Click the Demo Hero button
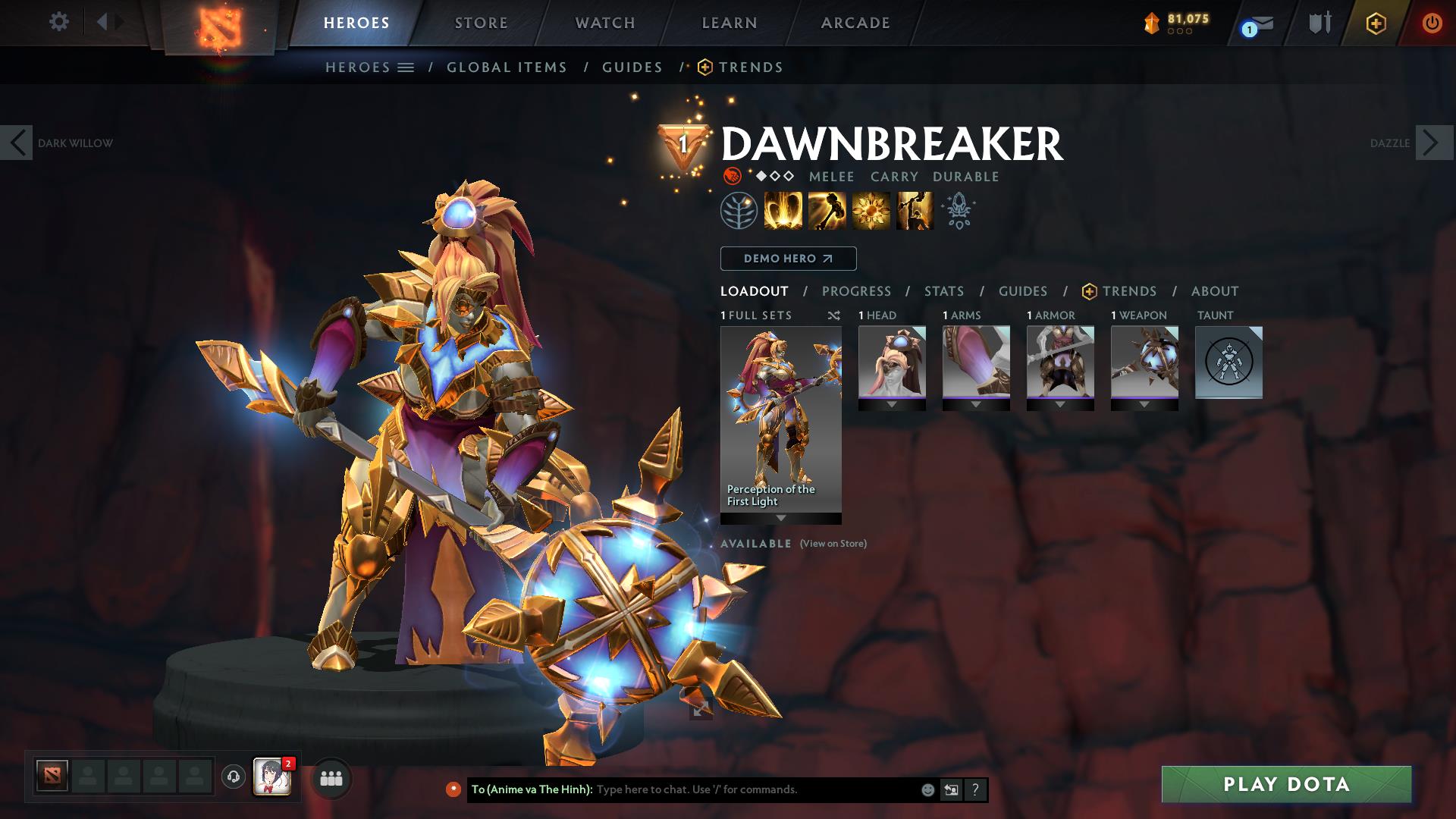This screenshot has height=819, width=1456. (787, 259)
